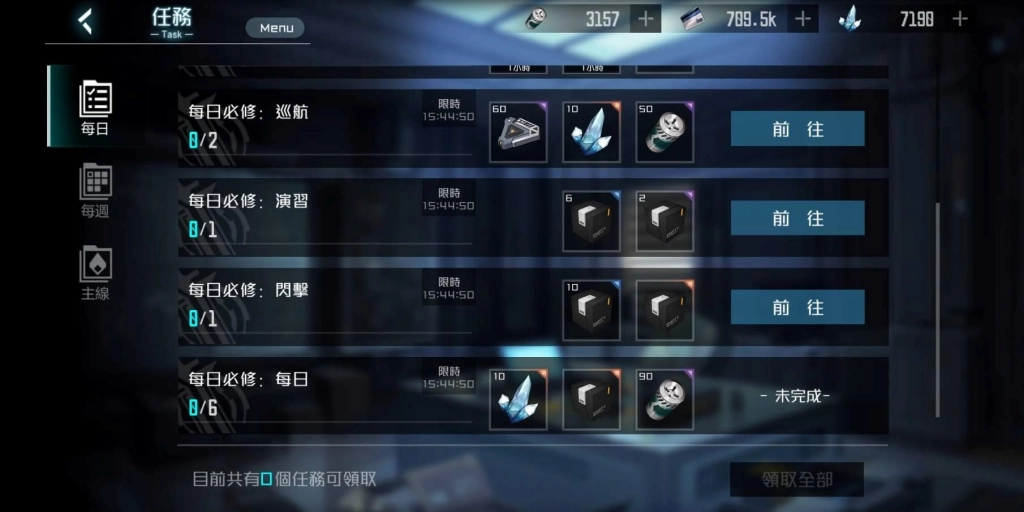This screenshot has width=1024, height=512.
Task: Inspect the crystal reward in 每日 row
Action: click(x=518, y=400)
